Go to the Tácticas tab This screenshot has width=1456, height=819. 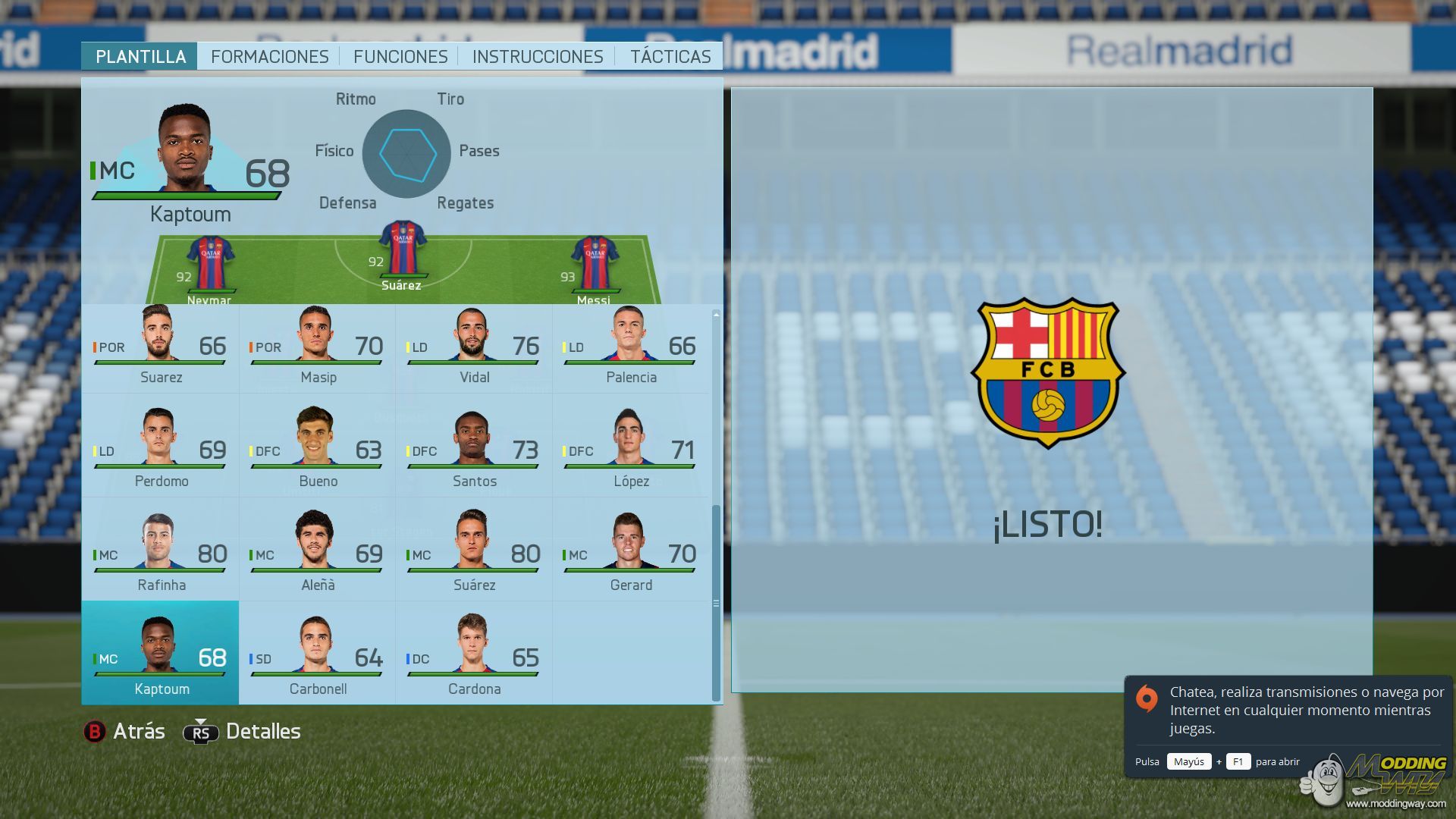[670, 57]
